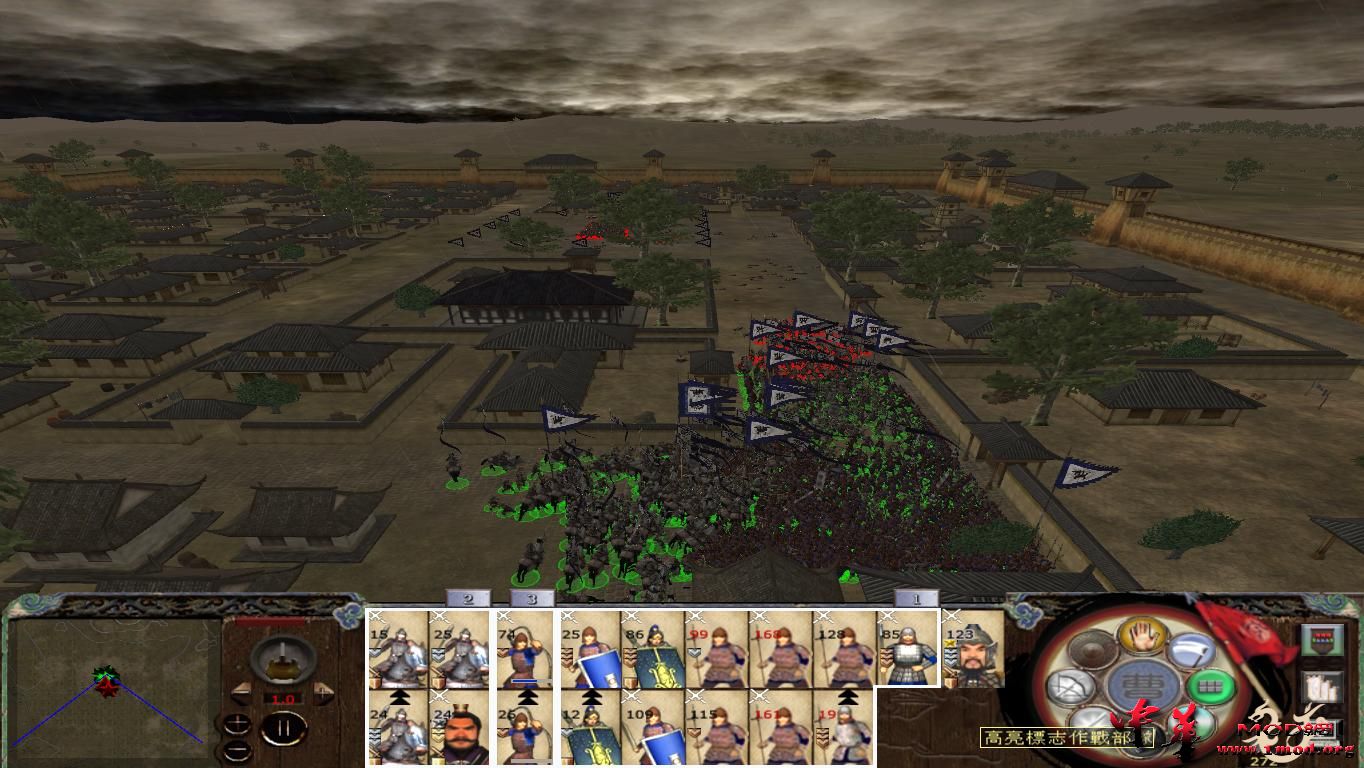
Task: Open the army banner icon on the right panel
Action: point(1322,640)
